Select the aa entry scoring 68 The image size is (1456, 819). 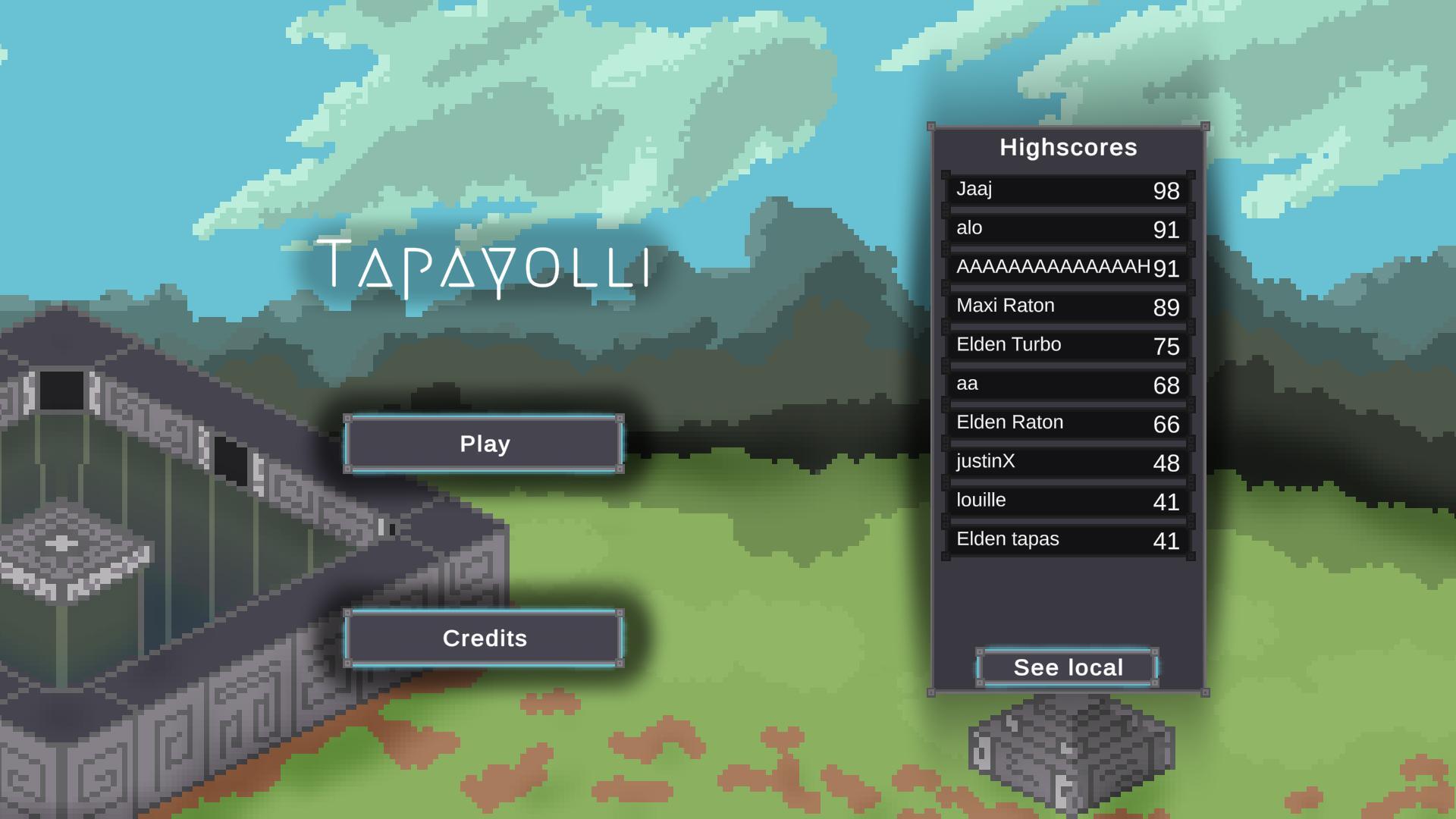point(1062,384)
